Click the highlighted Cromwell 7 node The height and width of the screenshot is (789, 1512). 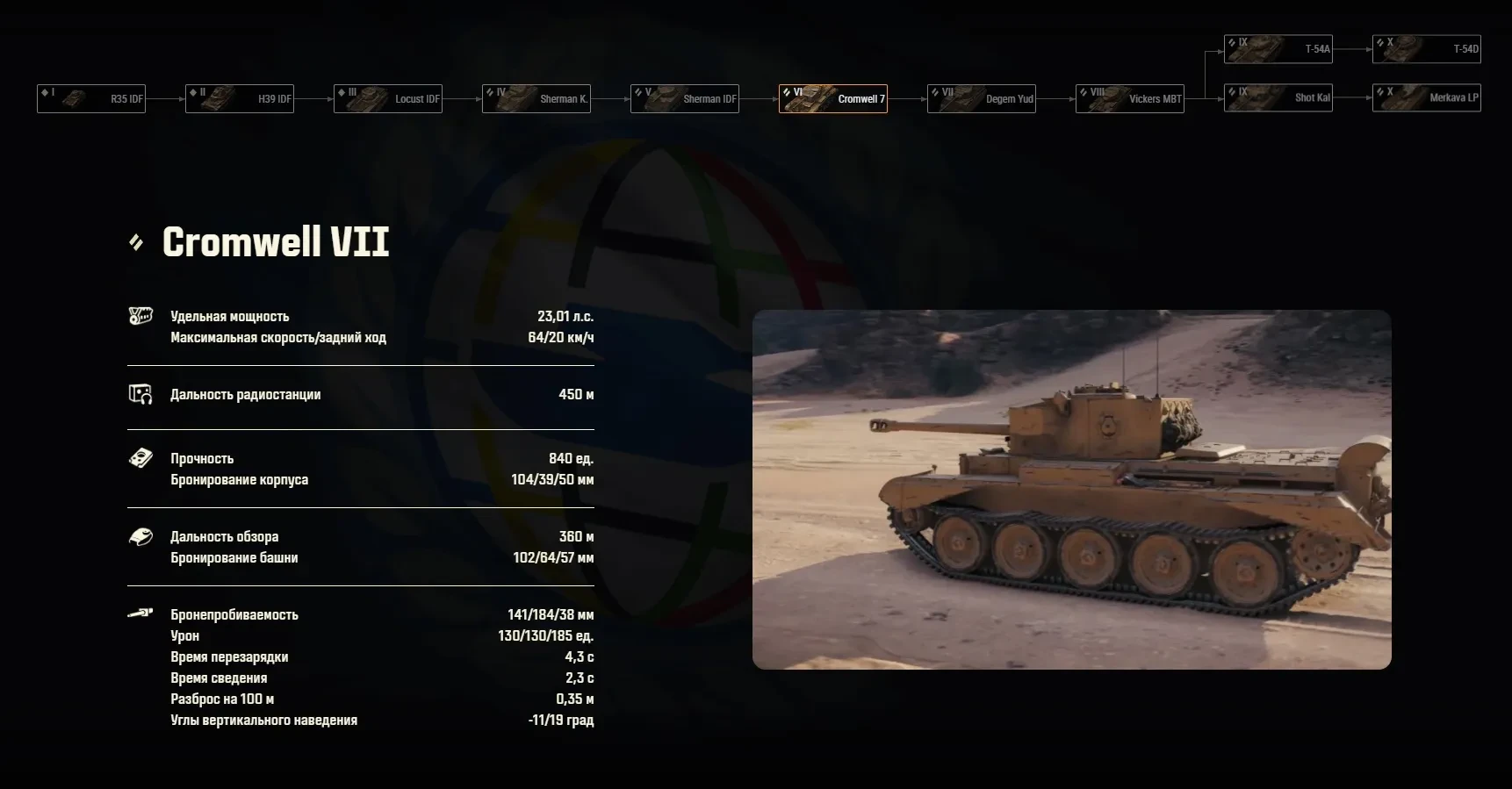(x=833, y=98)
